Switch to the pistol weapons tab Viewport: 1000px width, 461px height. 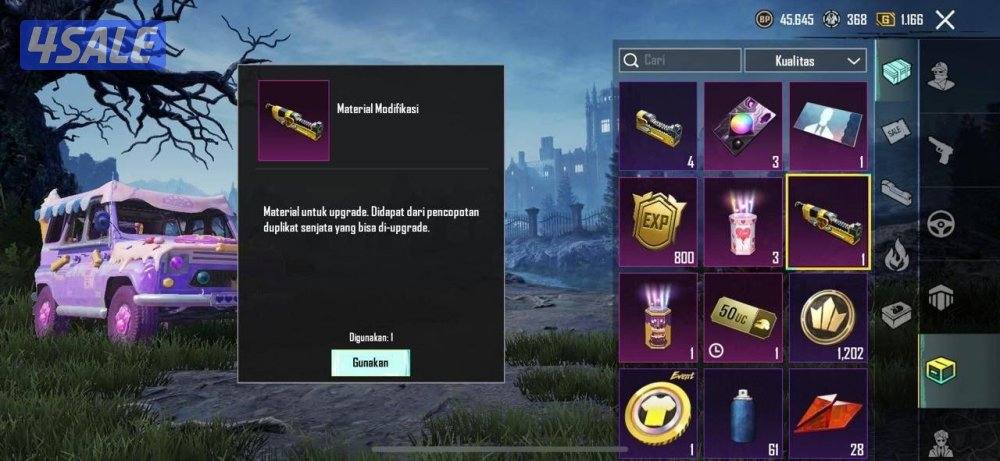click(x=941, y=151)
